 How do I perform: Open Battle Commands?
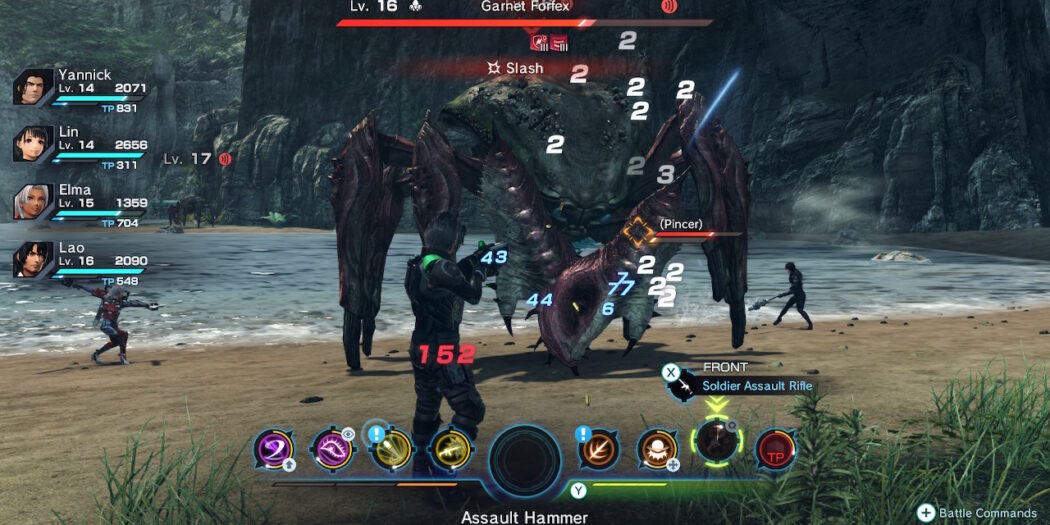coord(926,512)
